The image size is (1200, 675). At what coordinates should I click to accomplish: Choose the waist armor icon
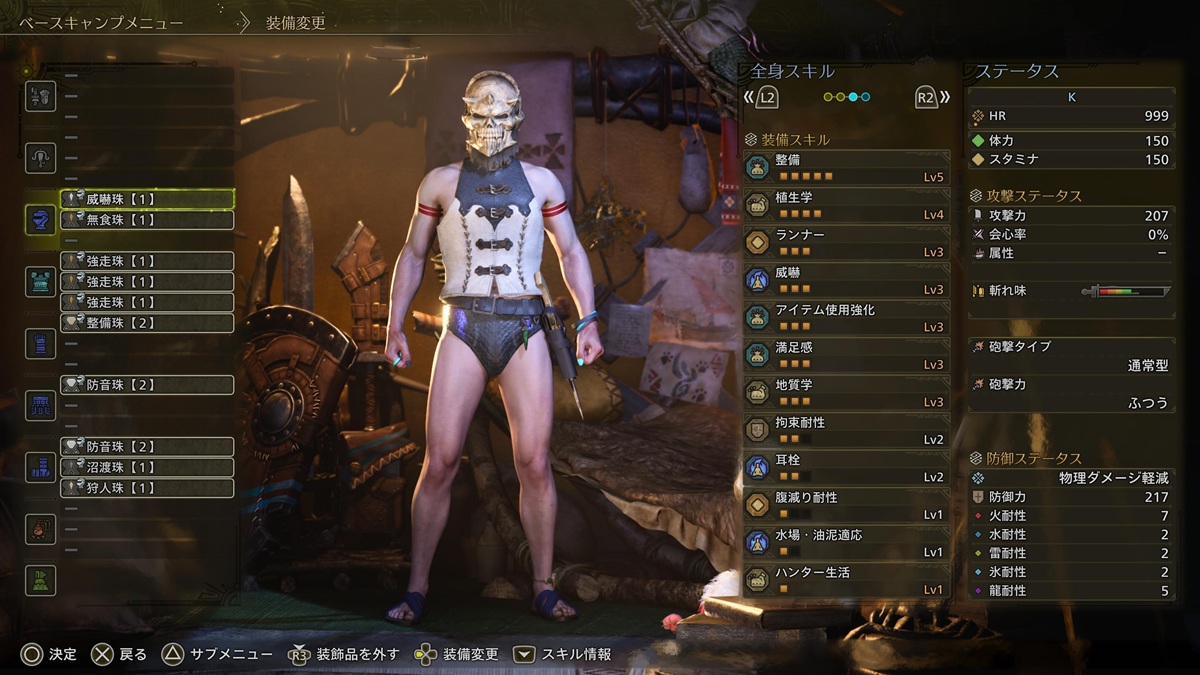pos(40,405)
